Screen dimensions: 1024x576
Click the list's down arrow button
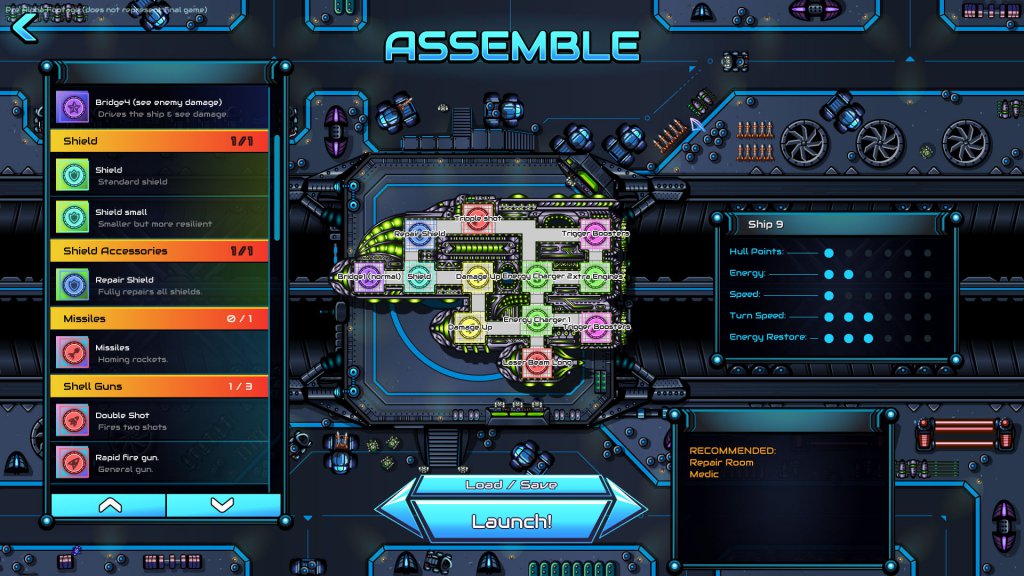(x=222, y=505)
